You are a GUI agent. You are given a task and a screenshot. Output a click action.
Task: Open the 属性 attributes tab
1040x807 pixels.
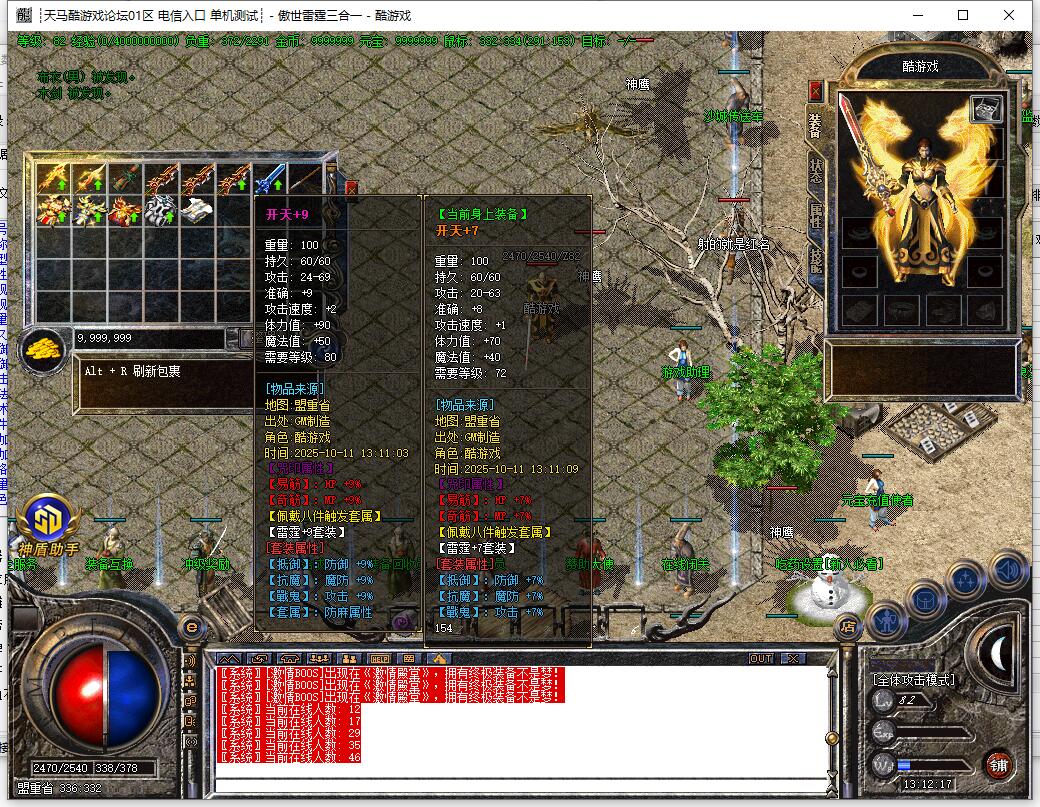815,216
